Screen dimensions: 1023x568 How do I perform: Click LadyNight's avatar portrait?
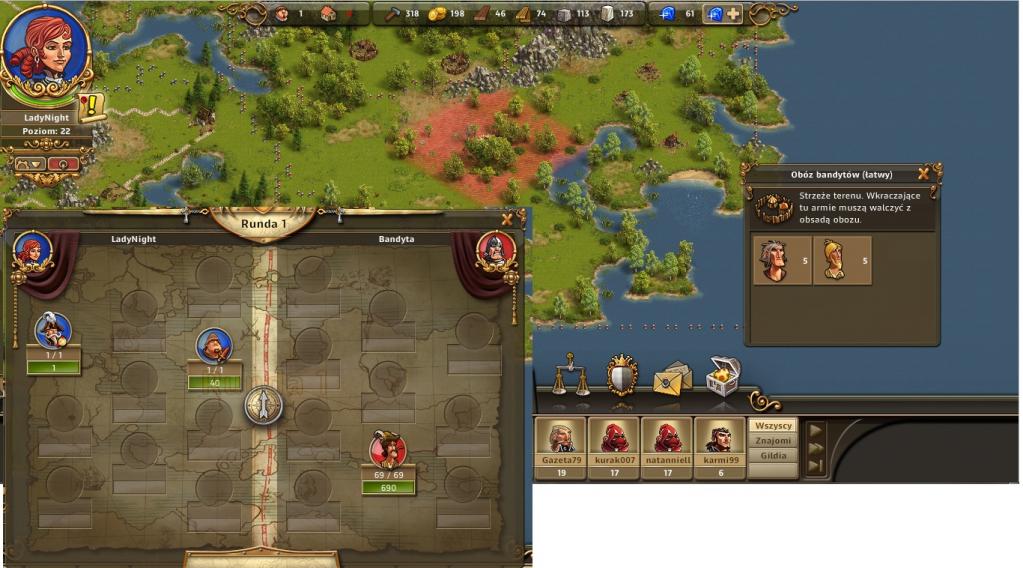click(x=46, y=50)
